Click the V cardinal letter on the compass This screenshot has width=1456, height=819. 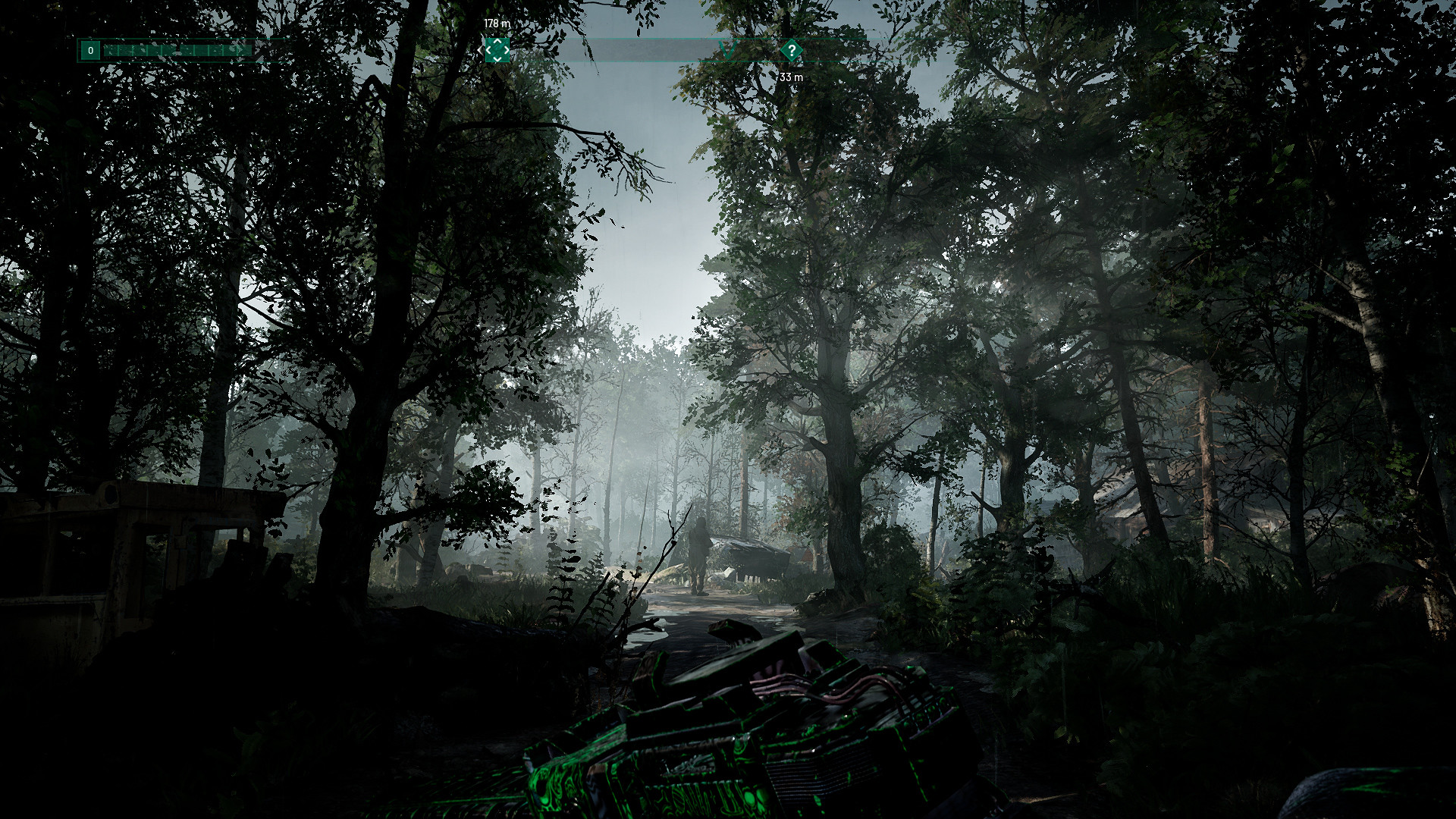[x=726, y=50]
